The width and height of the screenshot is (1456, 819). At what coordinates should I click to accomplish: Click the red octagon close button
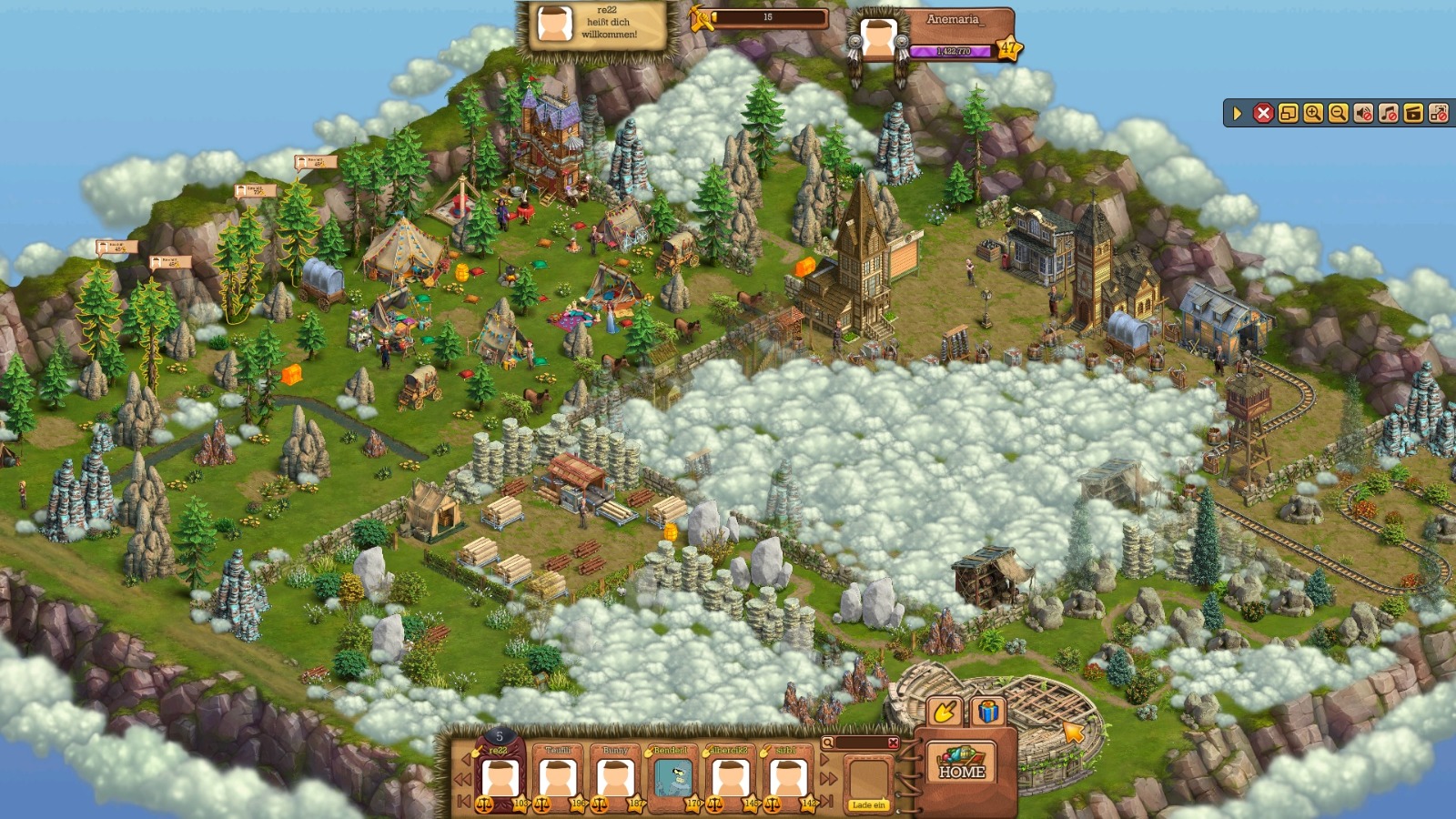(x=1263, y=113)
